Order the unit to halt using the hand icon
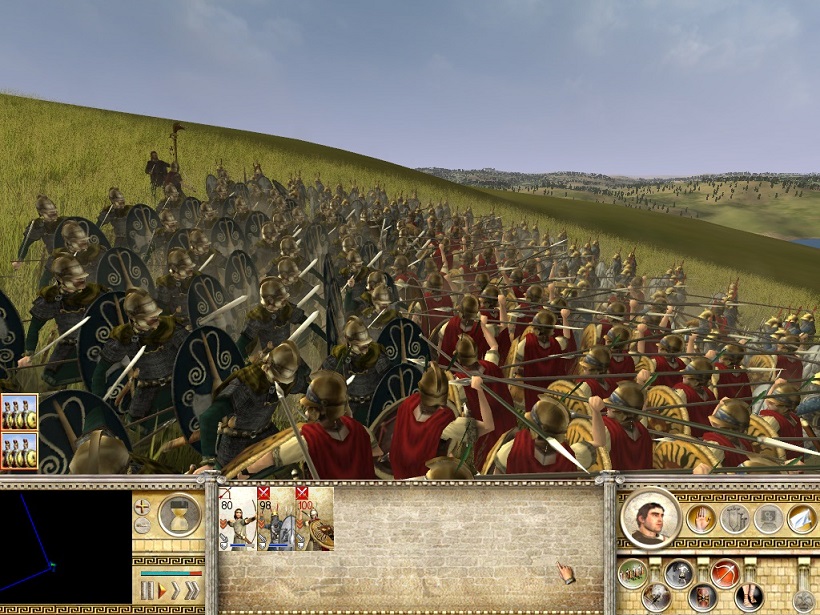The image size is (820, 615). tap(700, 519)
